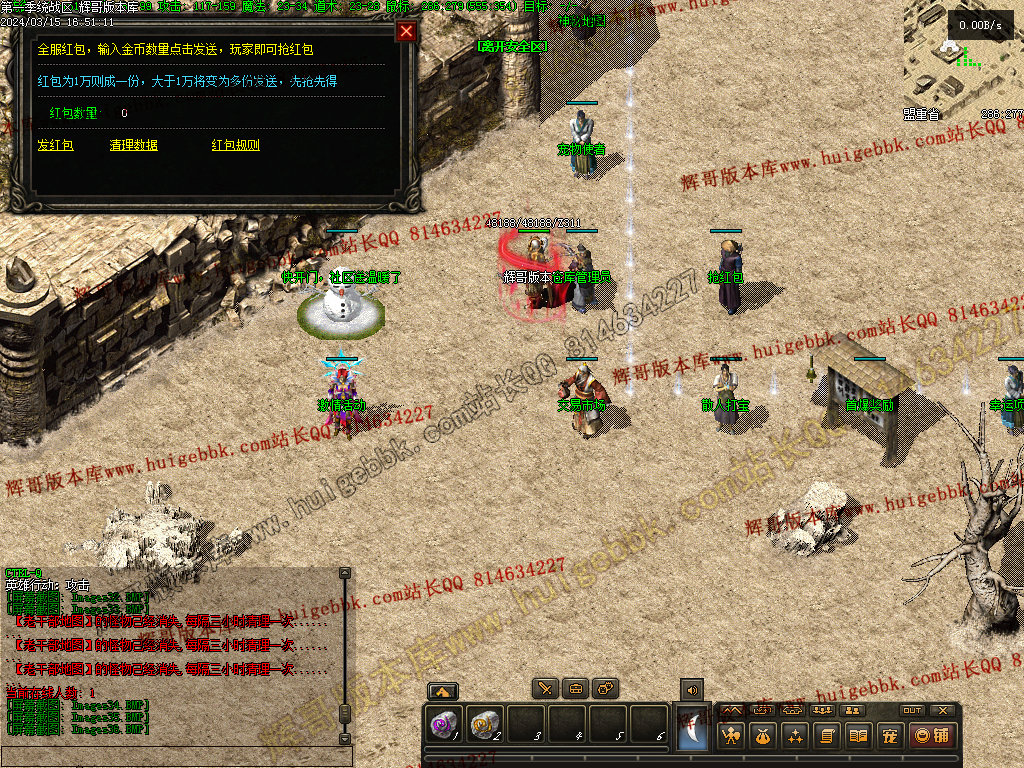Close the red envelope dialog
The image size is (1024, 768).
coord(406,31)
